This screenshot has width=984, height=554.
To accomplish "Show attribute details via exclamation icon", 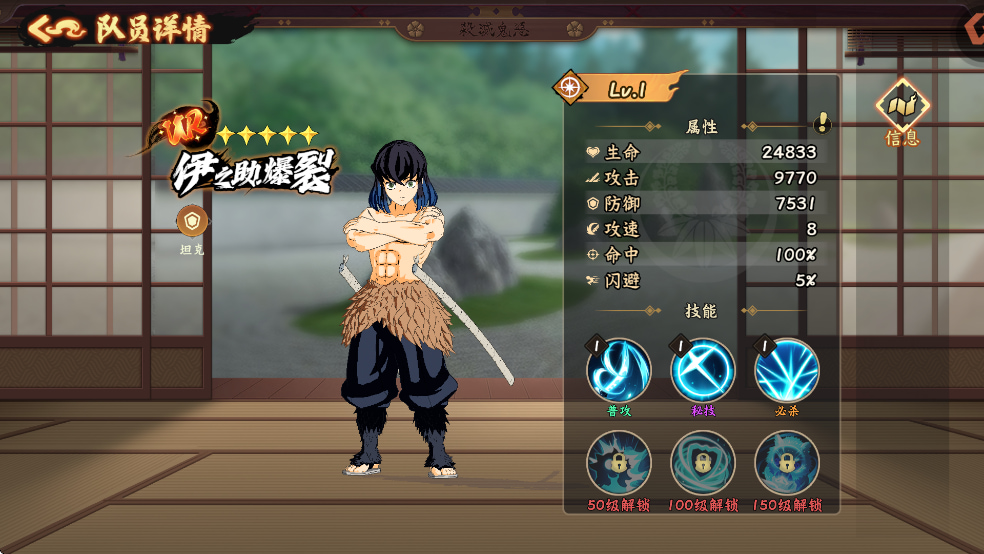I will [822, 123].
